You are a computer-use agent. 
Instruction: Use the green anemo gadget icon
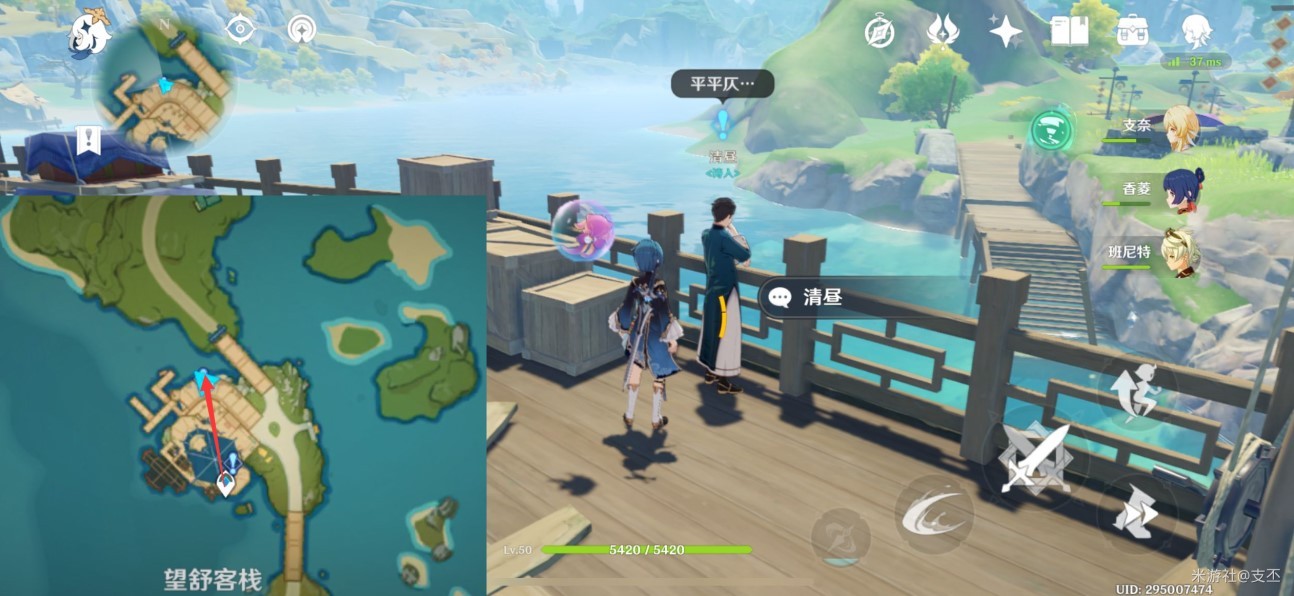(x=1051, y=129)
